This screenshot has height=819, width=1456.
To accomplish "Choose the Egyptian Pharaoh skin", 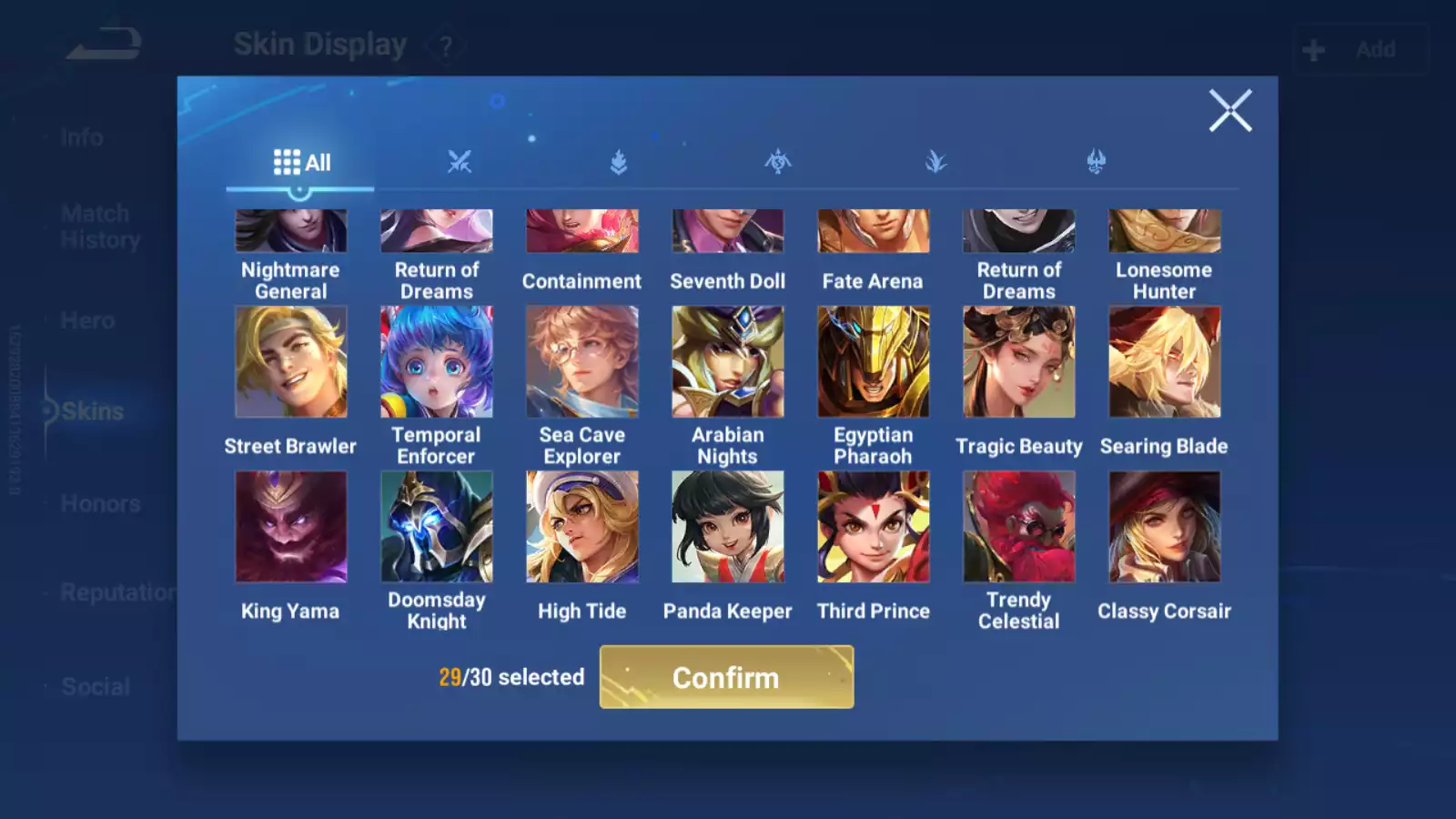I will point(873,362).
